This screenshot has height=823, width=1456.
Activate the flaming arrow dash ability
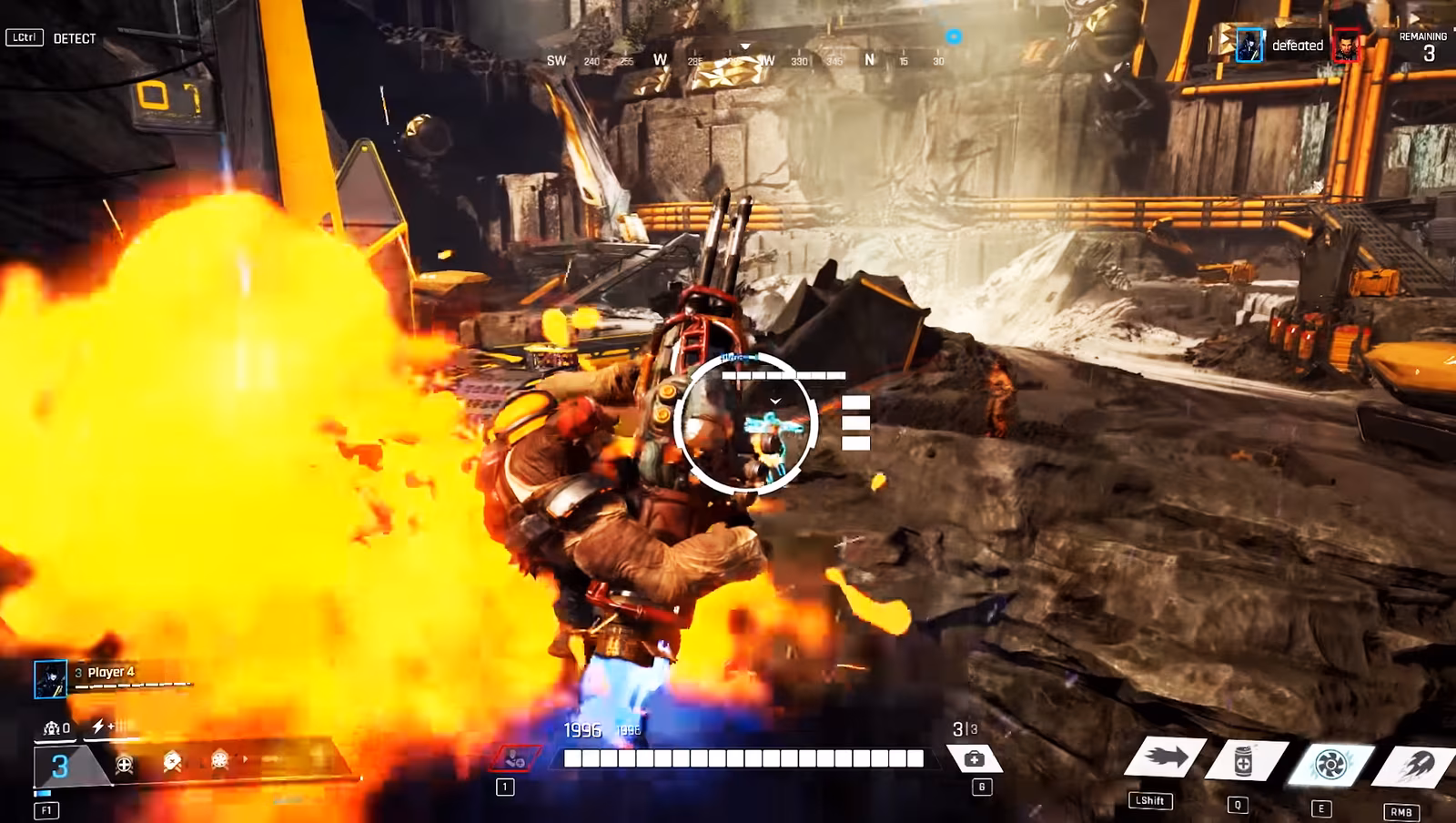tap(1166, 757)
